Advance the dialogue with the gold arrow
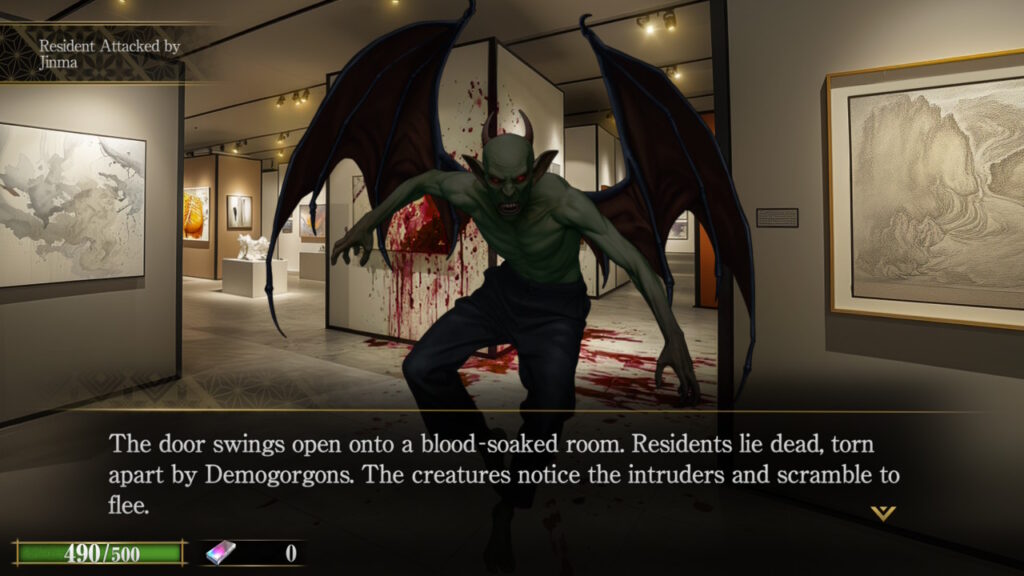This screenshot has height=576, width=1024. point(882,513)
